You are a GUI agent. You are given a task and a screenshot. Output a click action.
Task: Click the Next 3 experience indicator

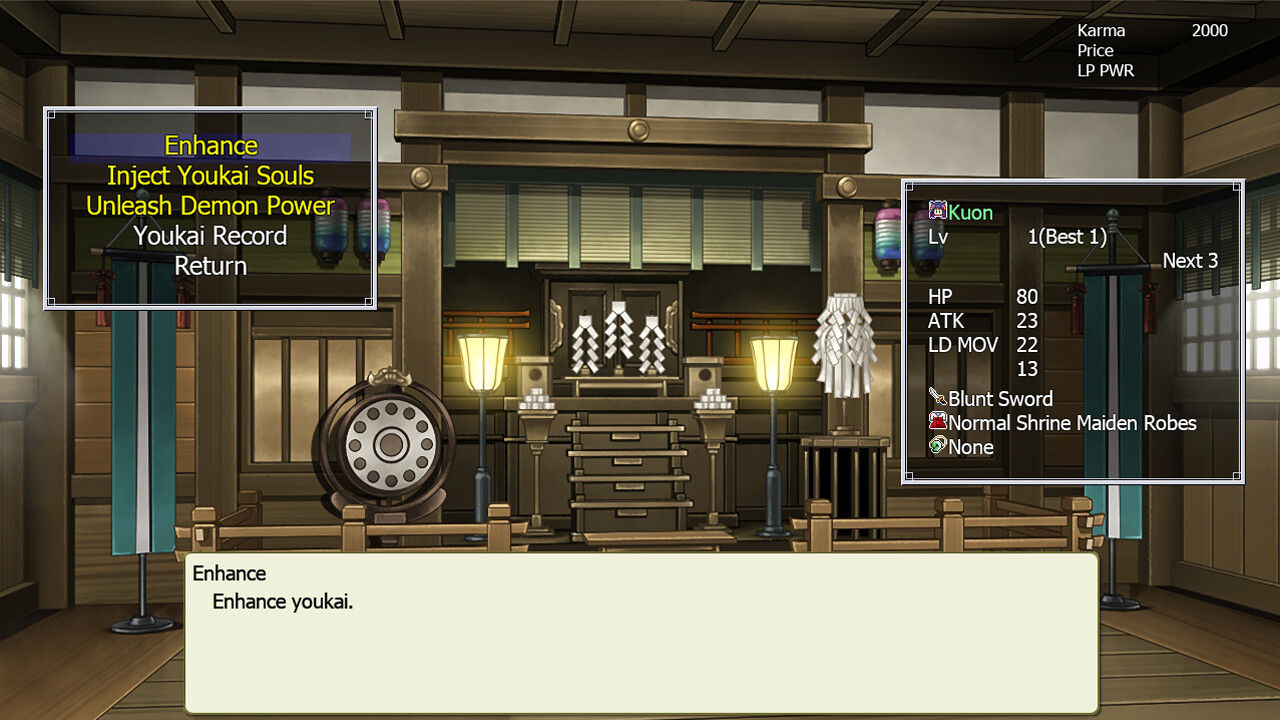(x=1190, y=260)
